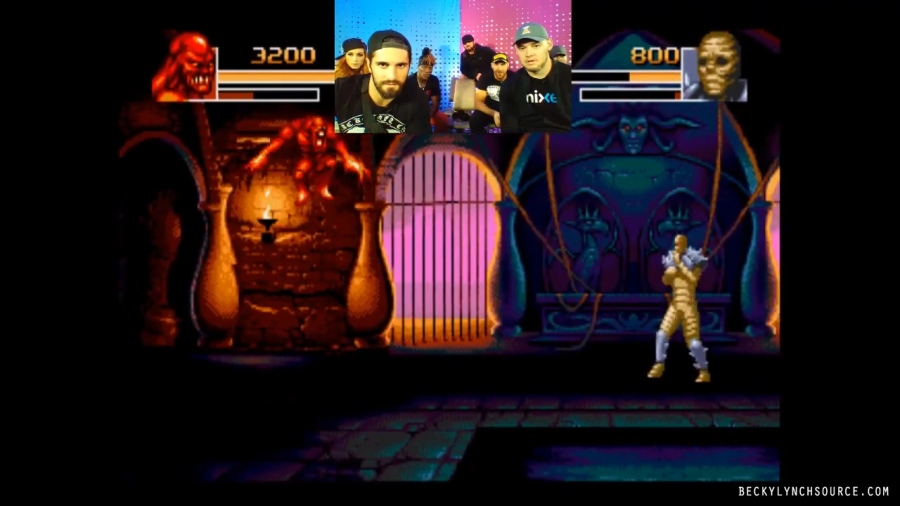
Task: Click the golden masked fighter portrait
Action: [x=716, y=67]
